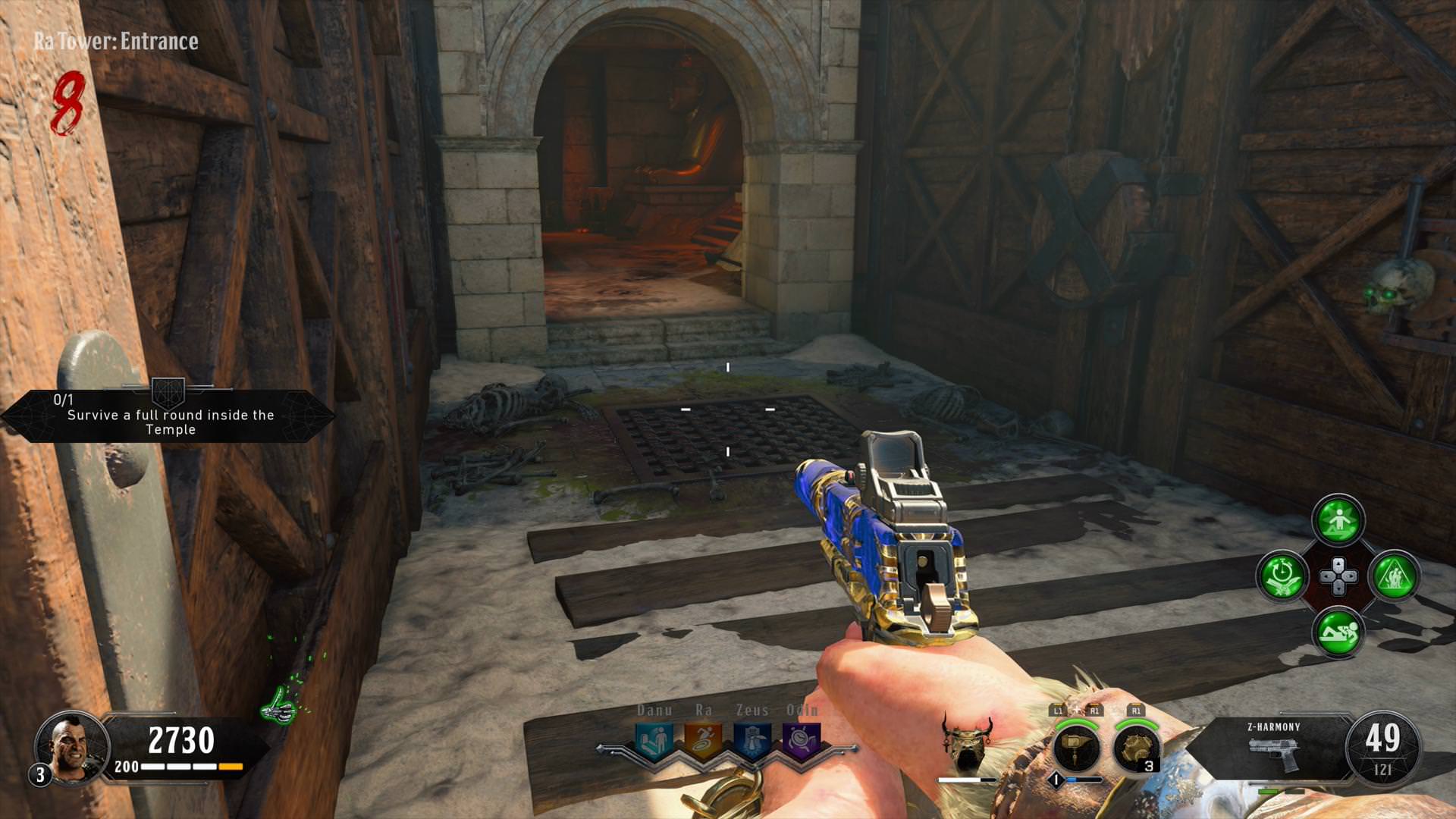Viewport: 1456px width, 819px height.
Task: Activate the top elixir with standing figure
Action: tap(1338, 520)
